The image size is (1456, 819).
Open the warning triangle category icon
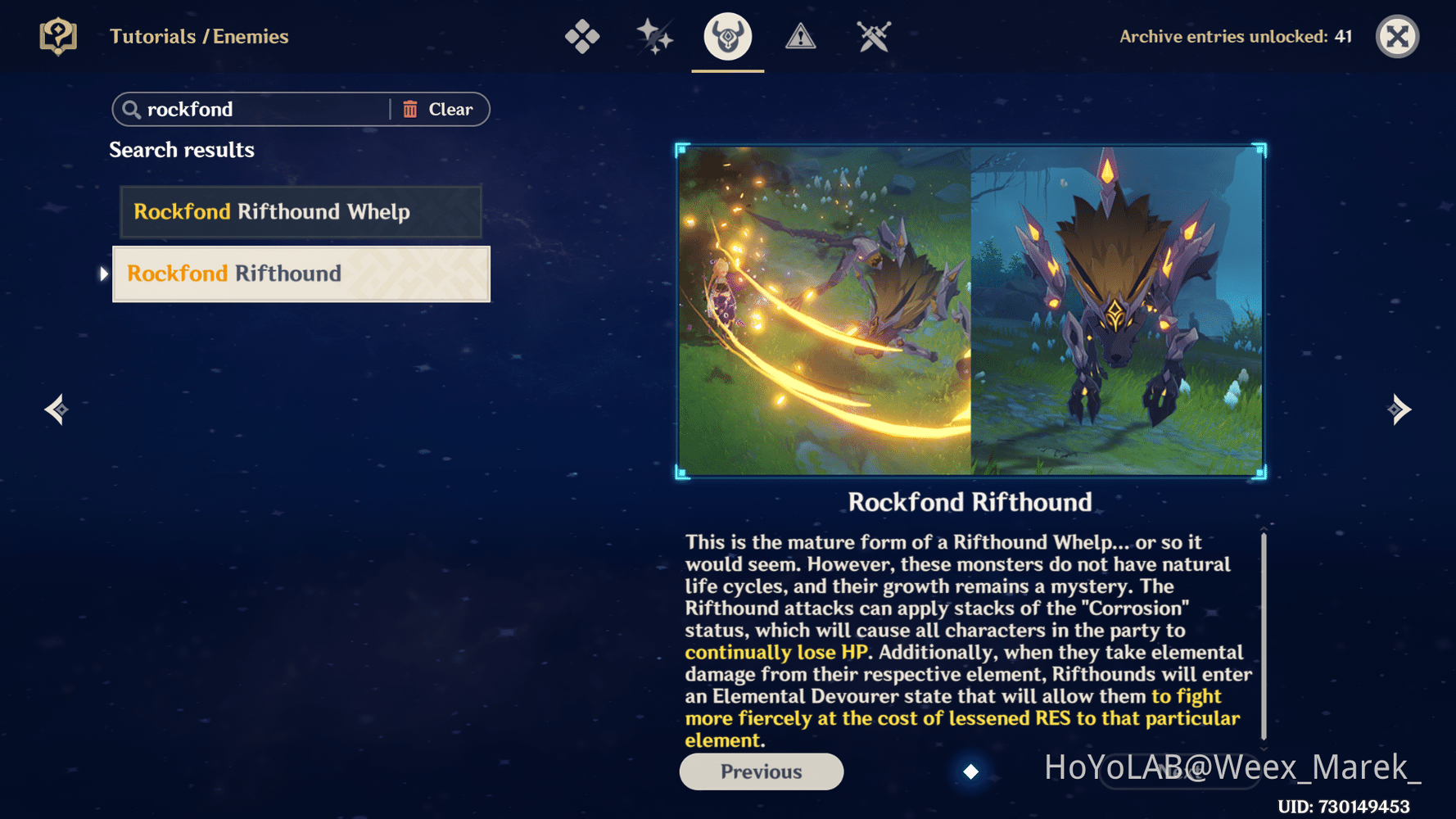(x=800, y=36)
